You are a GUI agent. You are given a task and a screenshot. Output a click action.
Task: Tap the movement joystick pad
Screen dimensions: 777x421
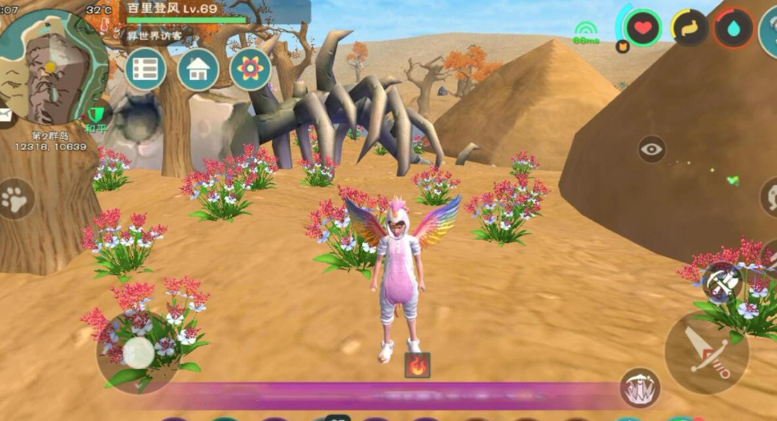pyautogui.click(x=138, y=351)
